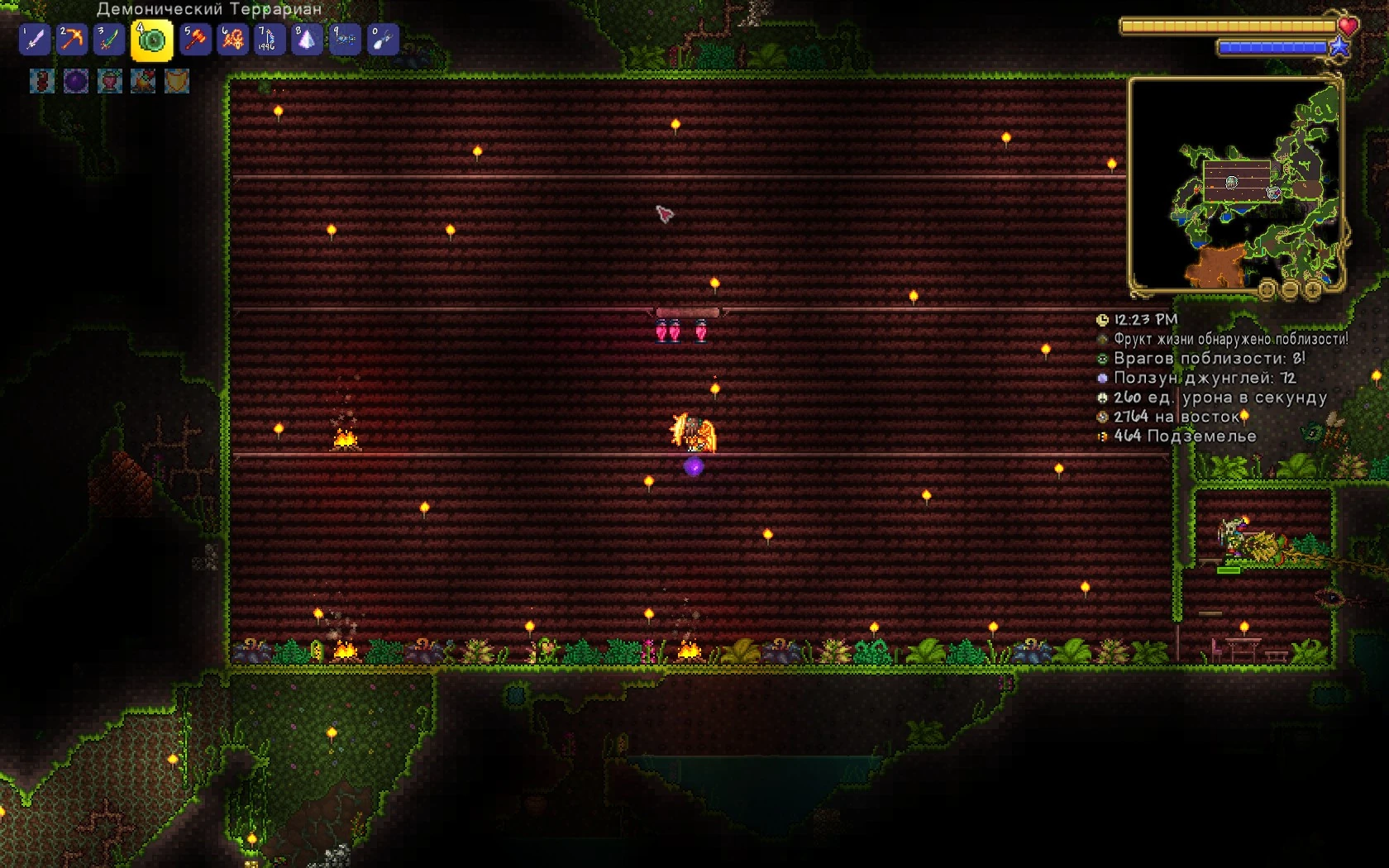
Task: Select the fiery orange item in slot 6
Action: [233, 40]
